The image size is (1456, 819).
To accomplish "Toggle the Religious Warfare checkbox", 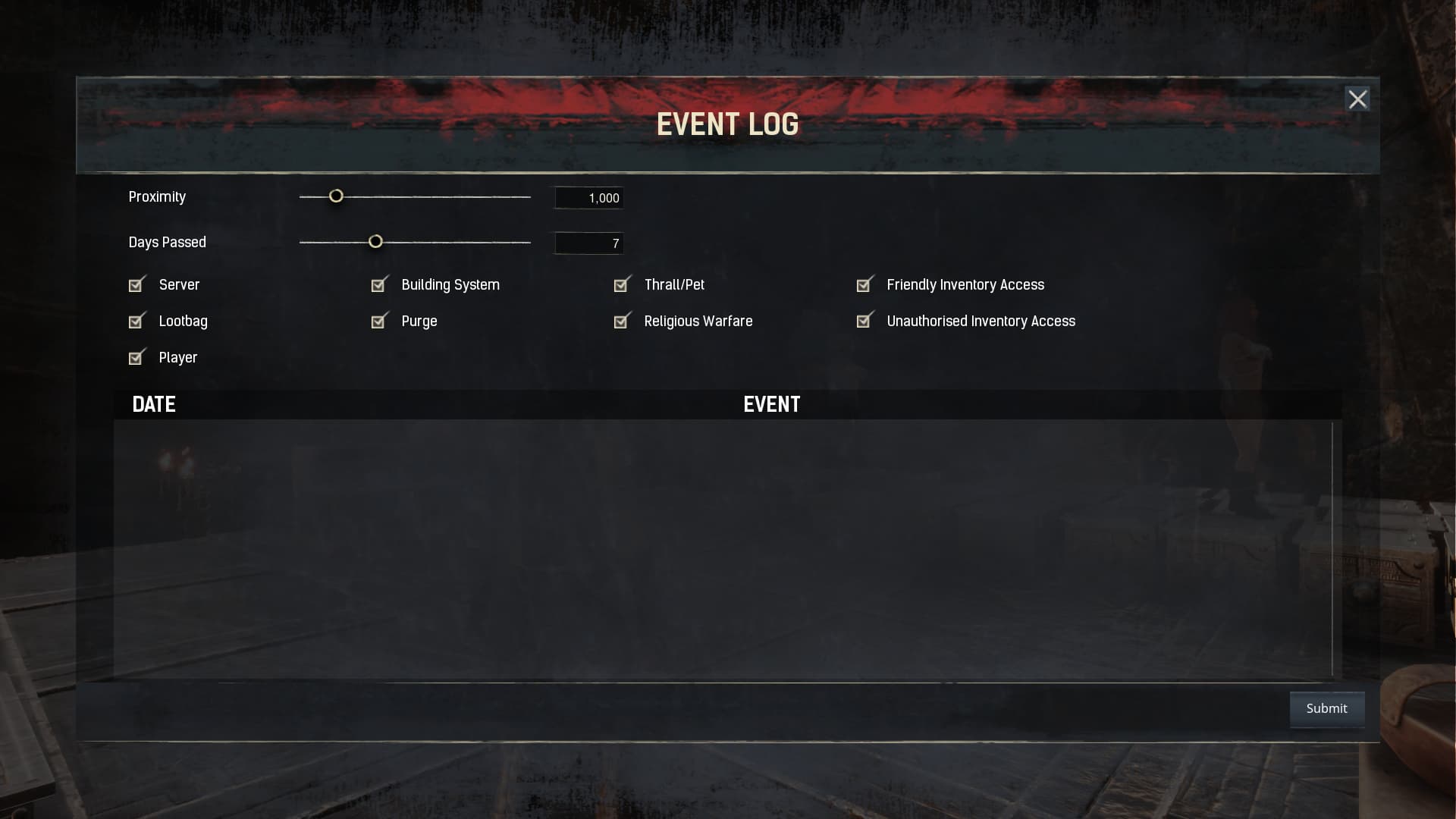I will 622,321.
